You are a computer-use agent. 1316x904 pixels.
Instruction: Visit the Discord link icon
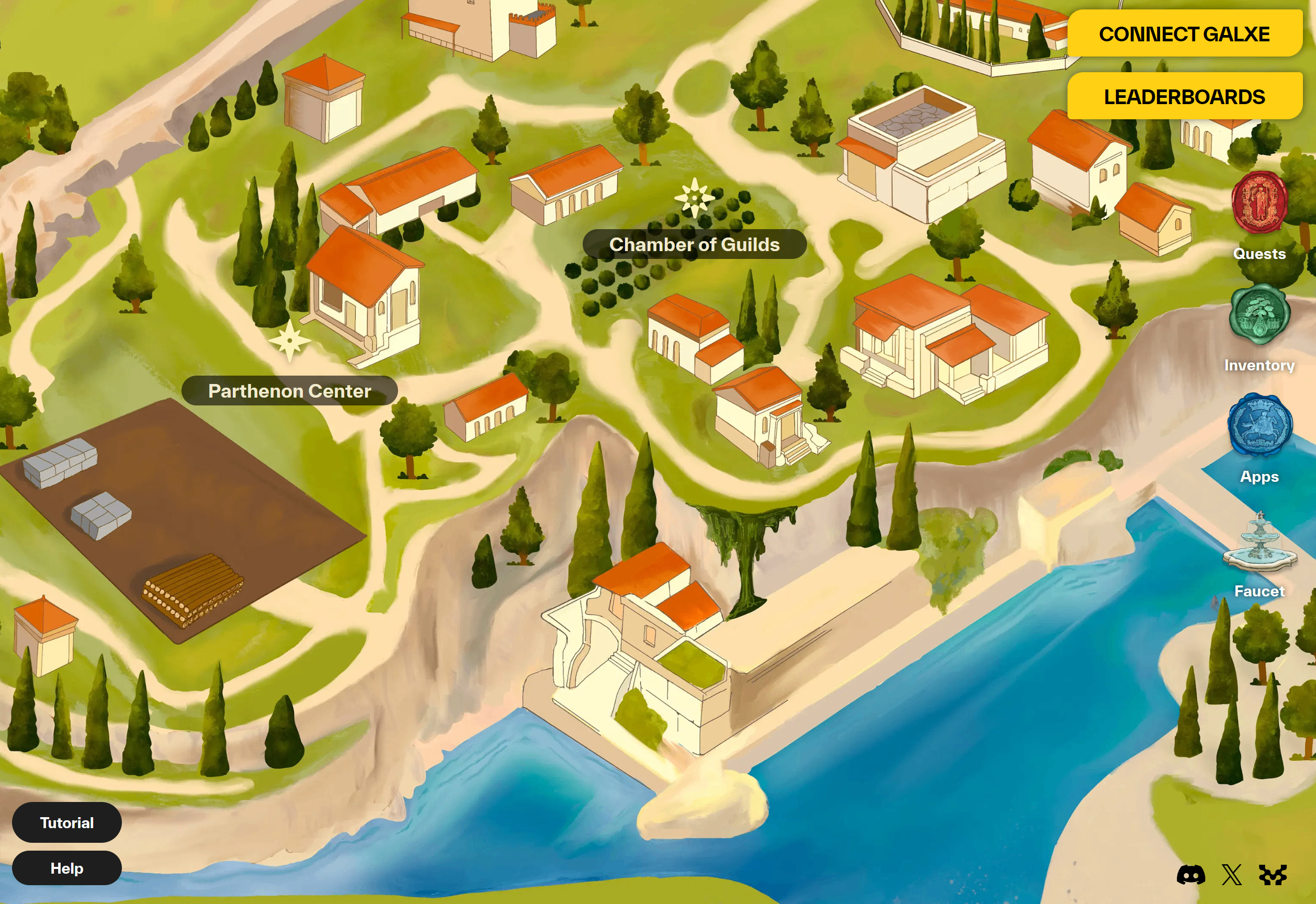[1191, 875]
